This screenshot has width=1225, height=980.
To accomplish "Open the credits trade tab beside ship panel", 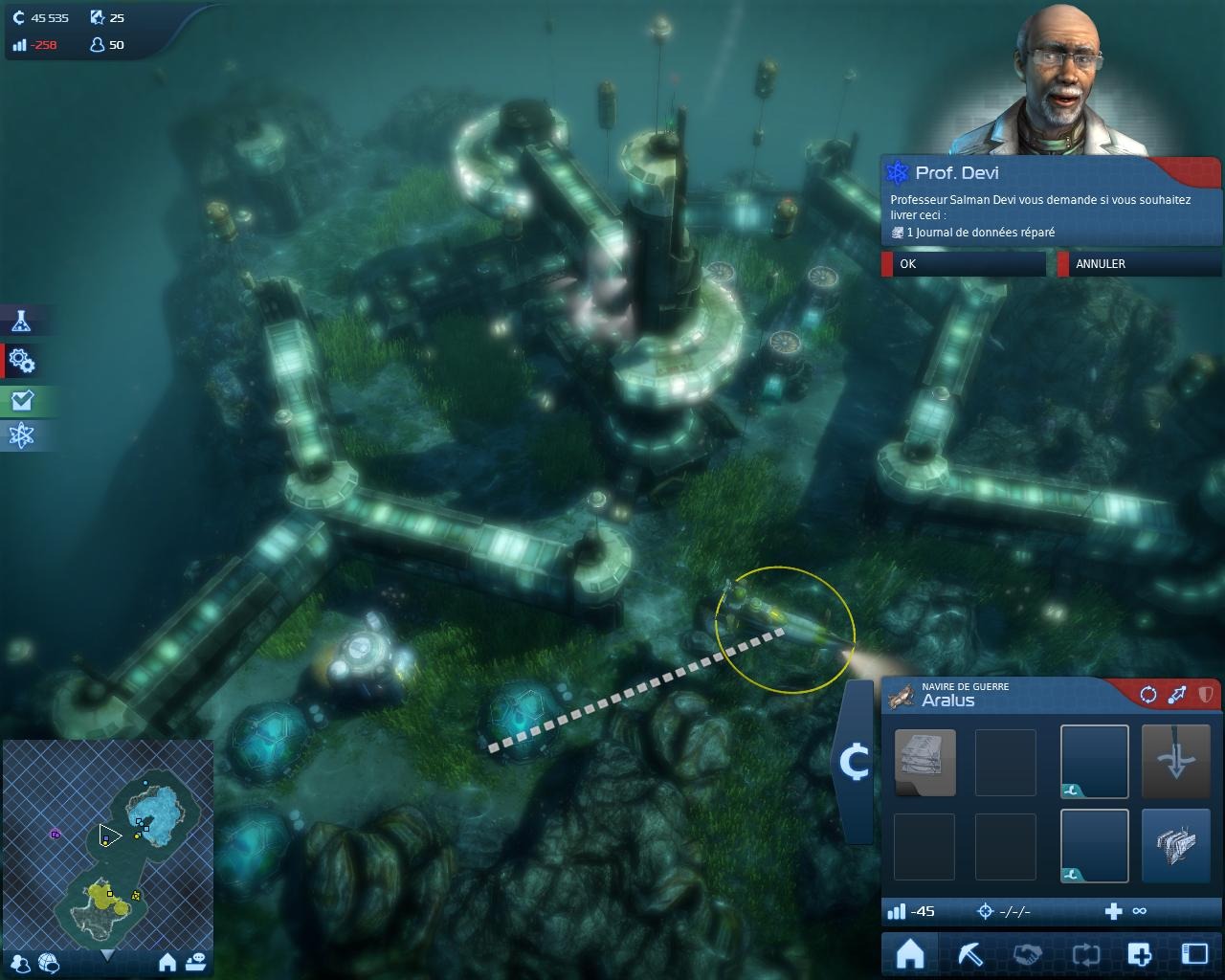I will click(853, 763).
